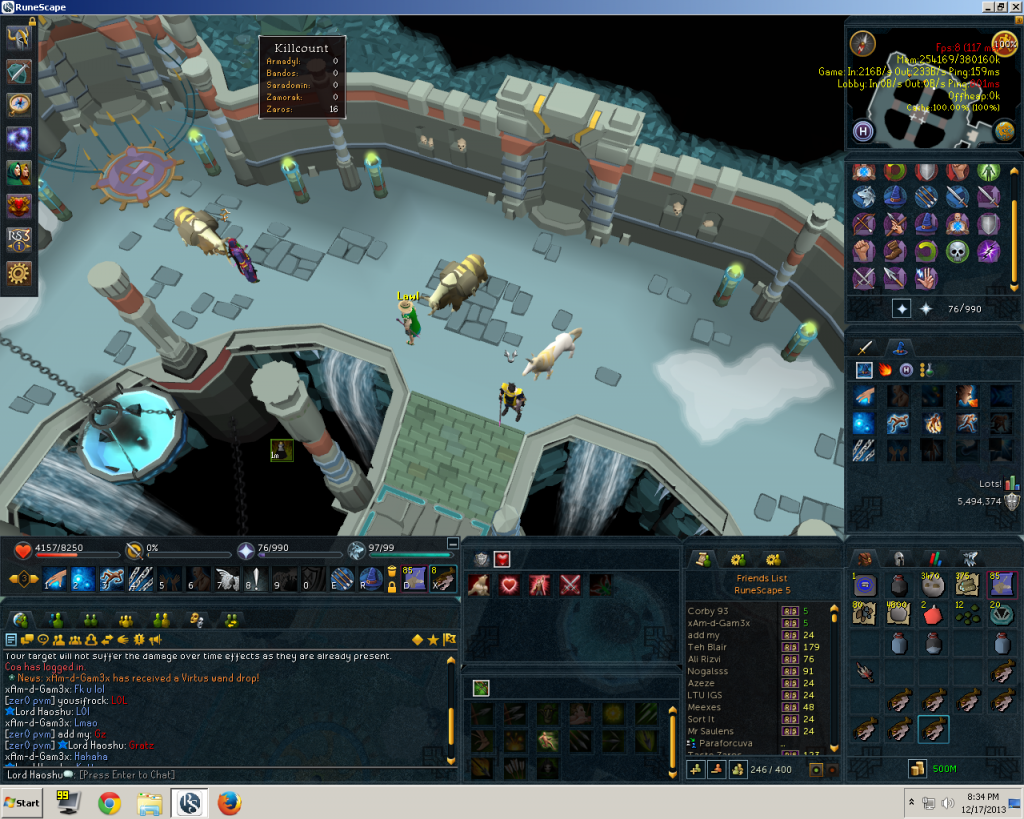
Task: Activate the Home Teleport button on minimap
Action: tap(863, 131)
